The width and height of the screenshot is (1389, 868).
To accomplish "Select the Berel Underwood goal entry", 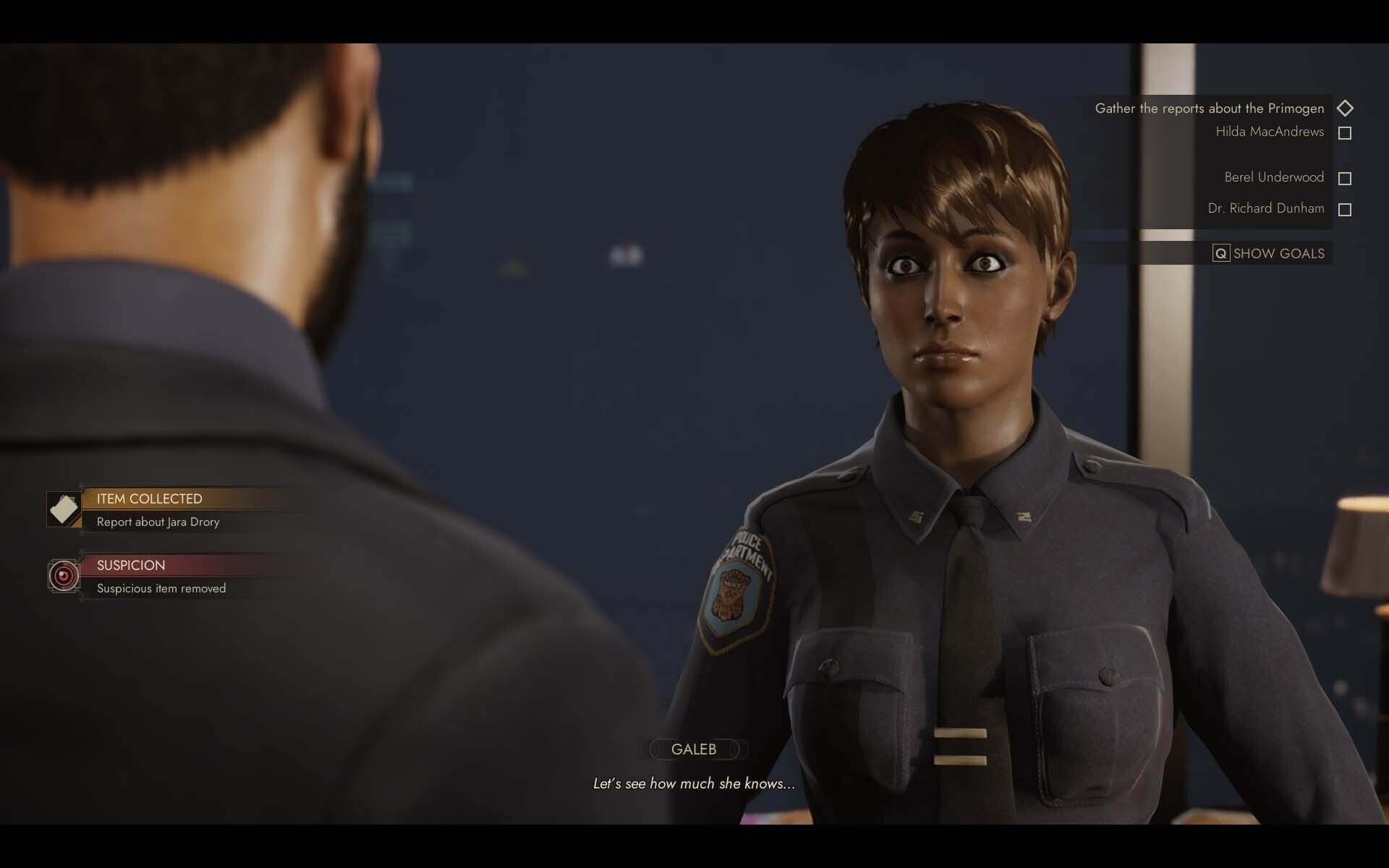I will 1274,177.
